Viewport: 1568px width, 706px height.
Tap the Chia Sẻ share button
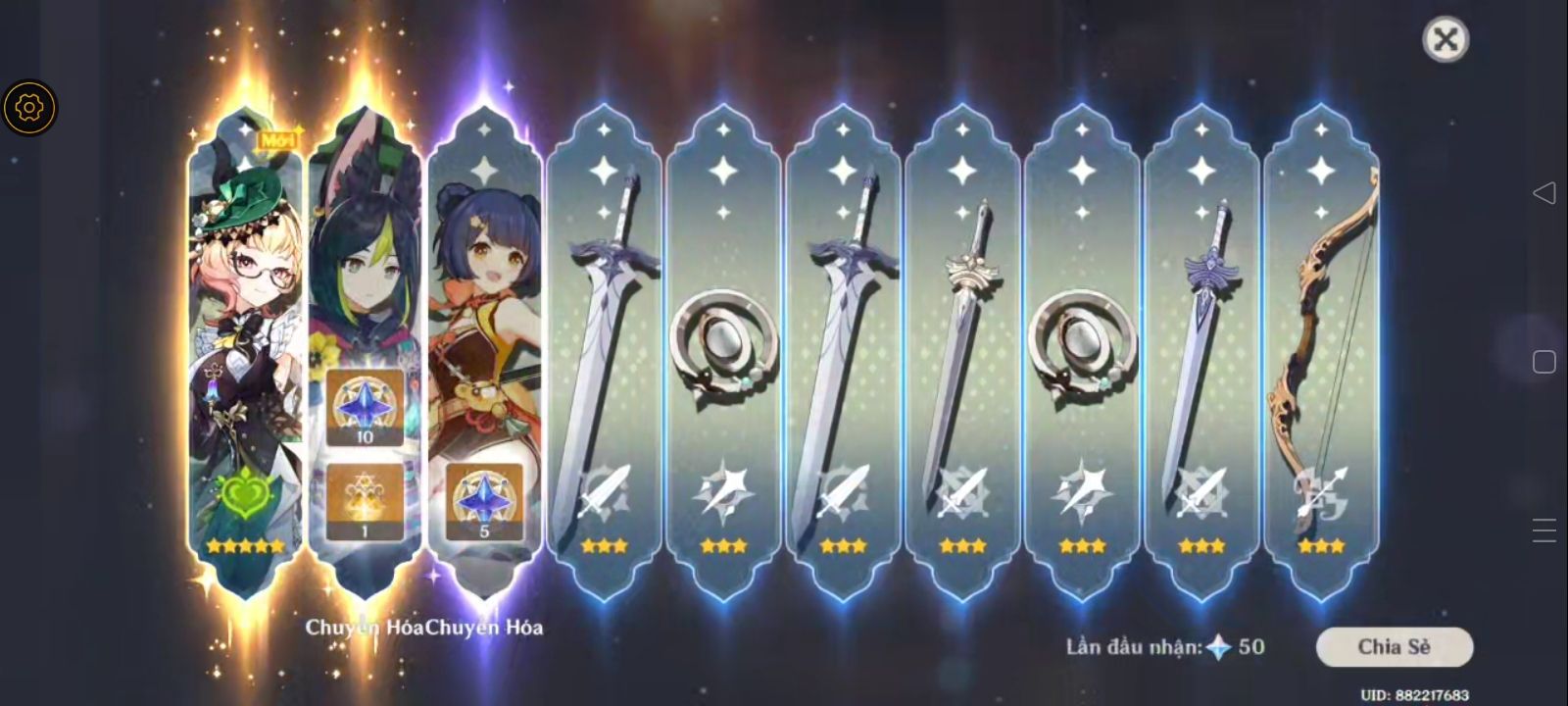tap(1394, 647)
